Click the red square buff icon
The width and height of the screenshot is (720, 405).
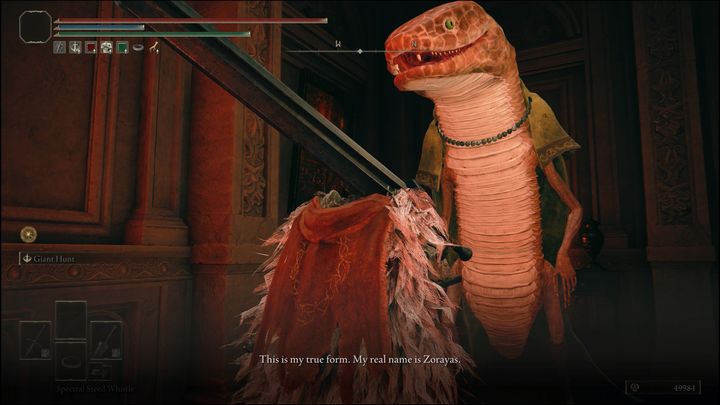coord(91,47)
